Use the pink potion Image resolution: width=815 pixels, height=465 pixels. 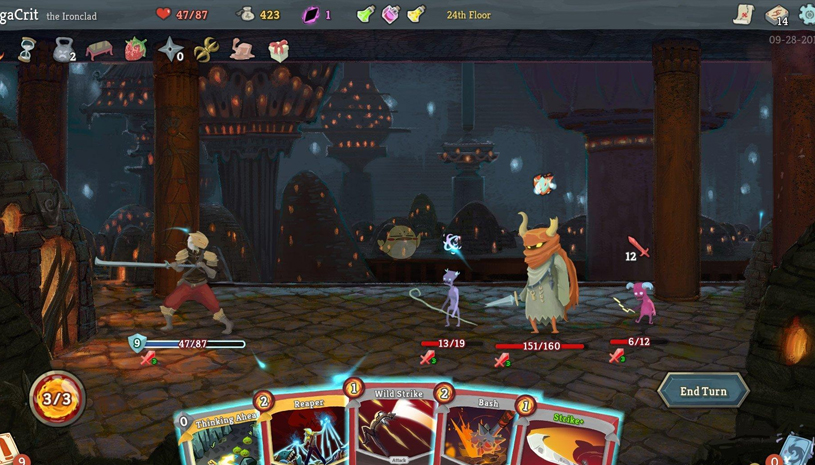390,15
